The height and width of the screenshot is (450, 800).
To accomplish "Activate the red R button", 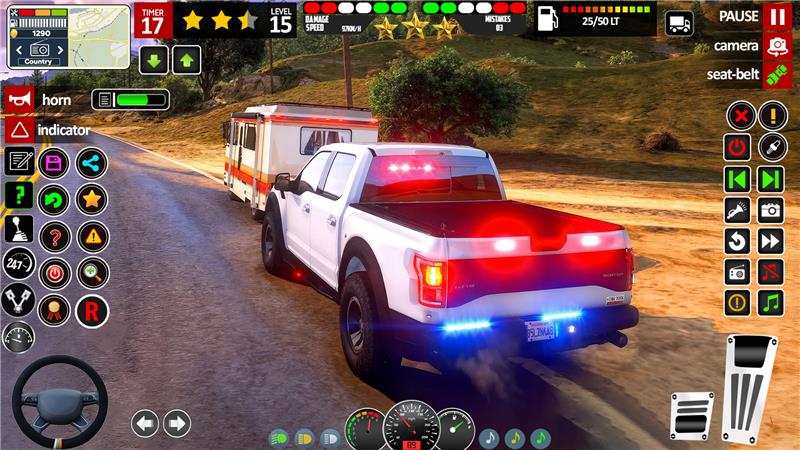I will (91, 310).
